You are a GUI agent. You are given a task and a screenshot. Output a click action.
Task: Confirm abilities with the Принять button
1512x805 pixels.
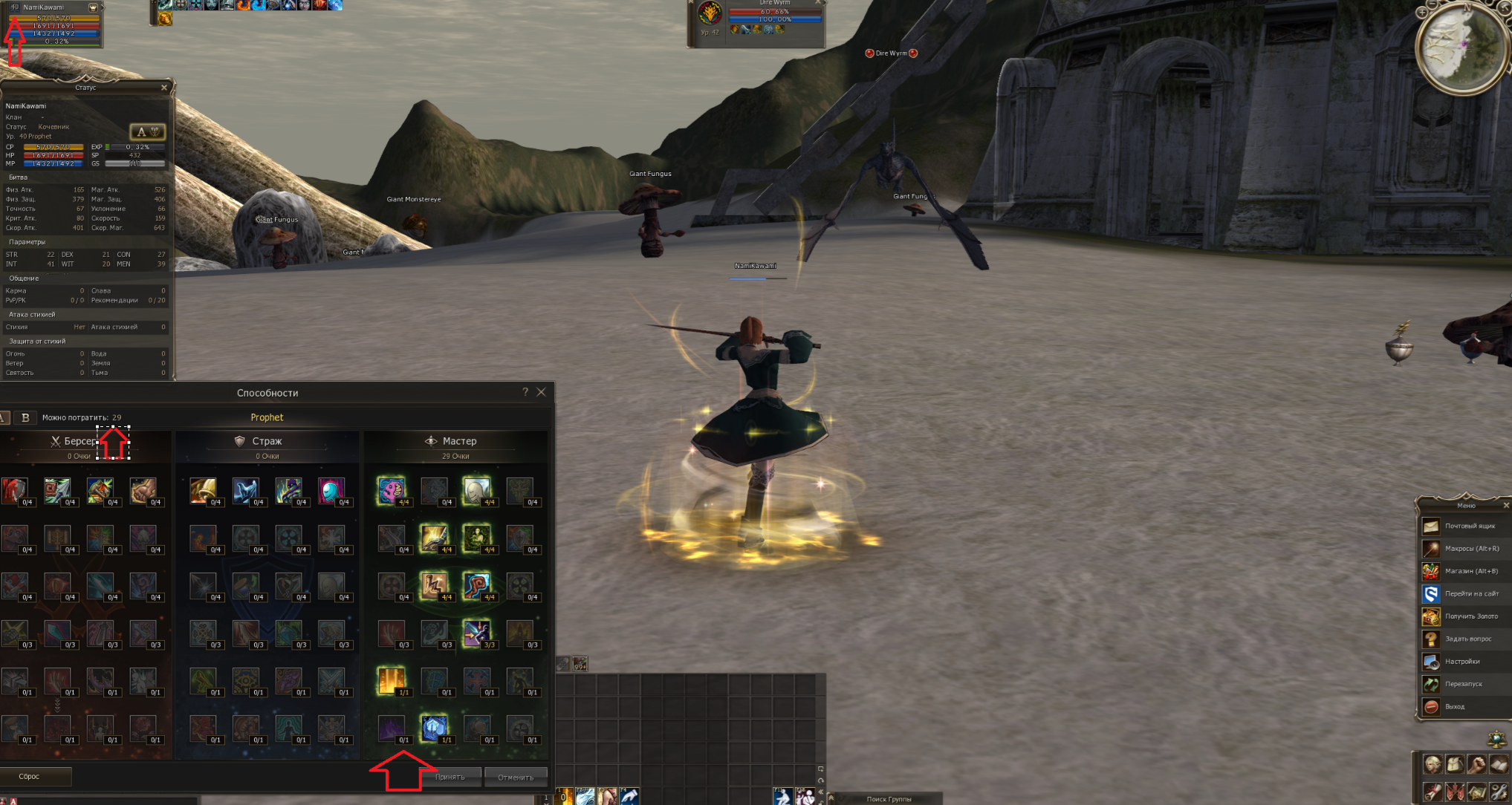pyautogui.click(x=450, y=777)
